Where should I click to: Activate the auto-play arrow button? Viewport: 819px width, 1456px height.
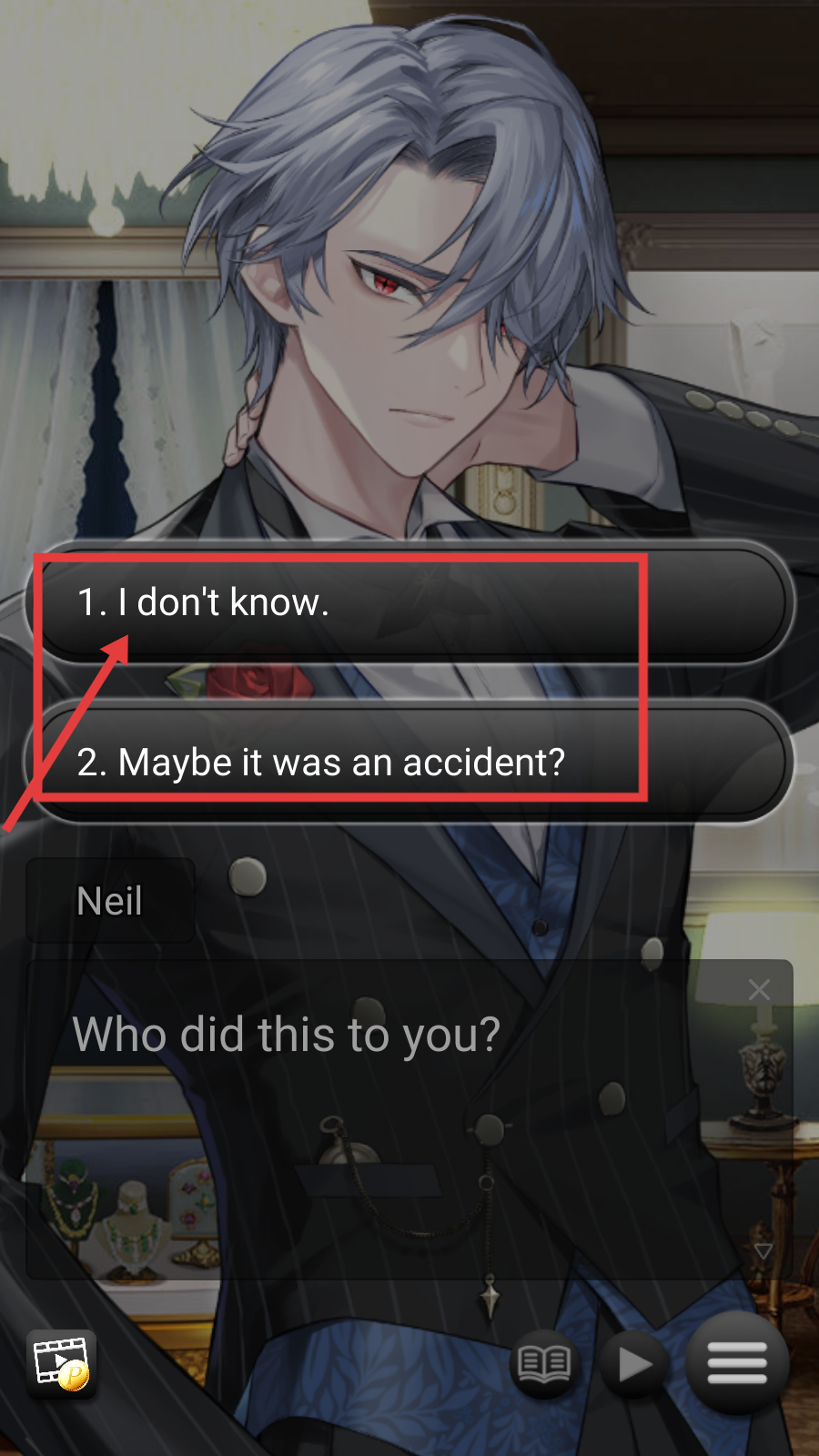point(634,1363)
